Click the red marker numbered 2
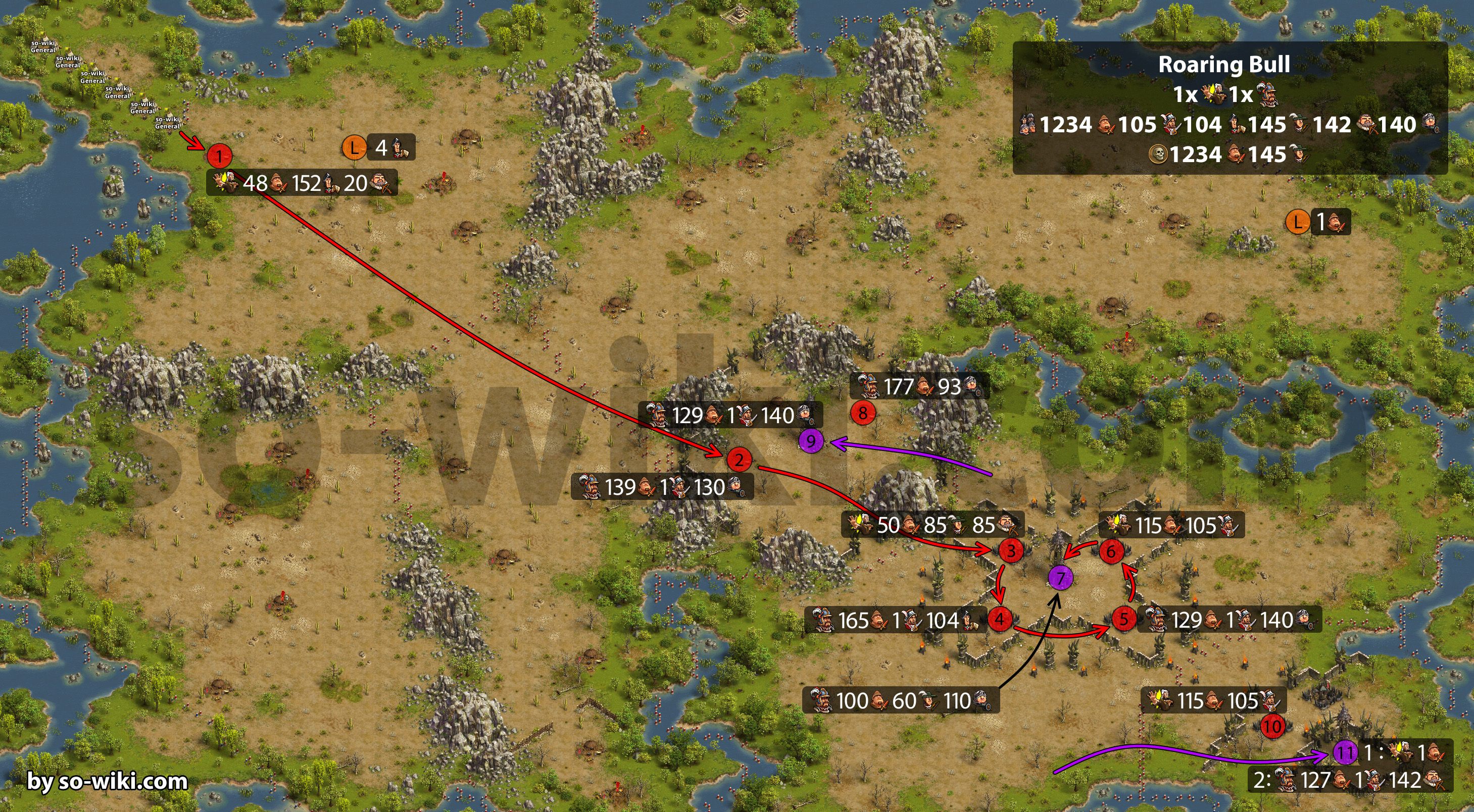The height and width of the screenshot is (812, 1474). 739,459
